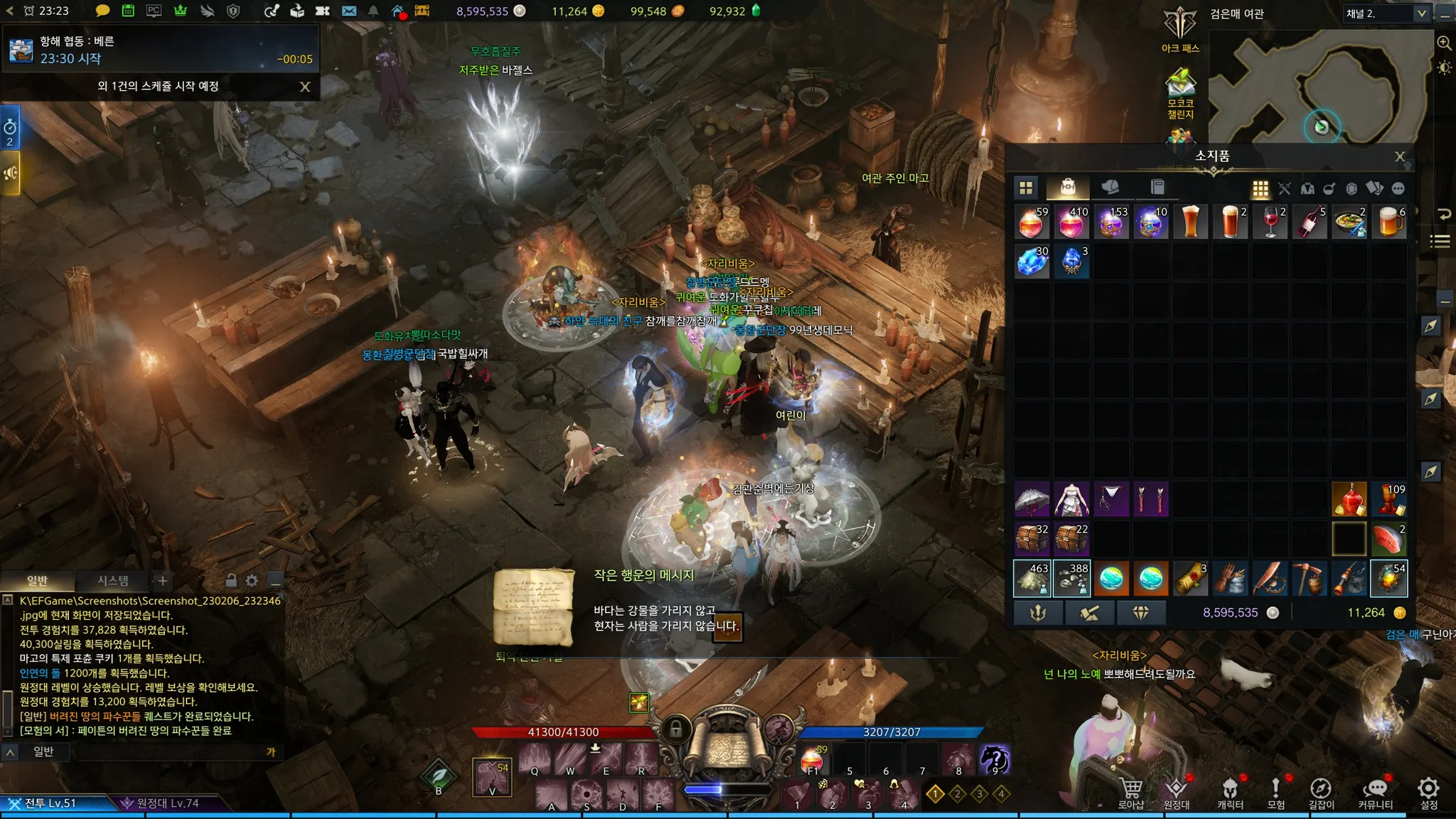The height and width of the screenshot is (819, 1456).
Task: Open the 아크 패스 Ark Pass
Action: click(1180, 30)
